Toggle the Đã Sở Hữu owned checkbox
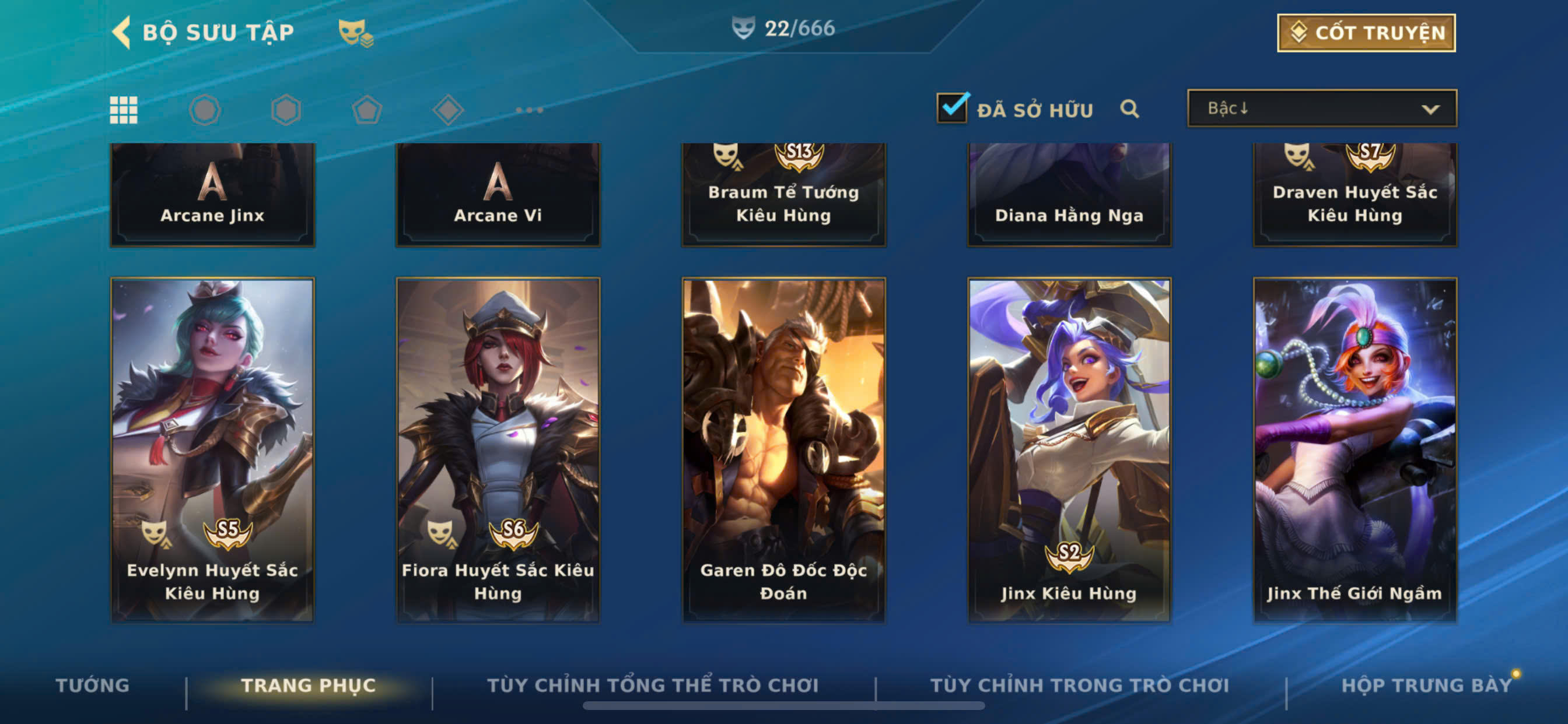Screen dimensions: 1568x724 pos(951,109)
